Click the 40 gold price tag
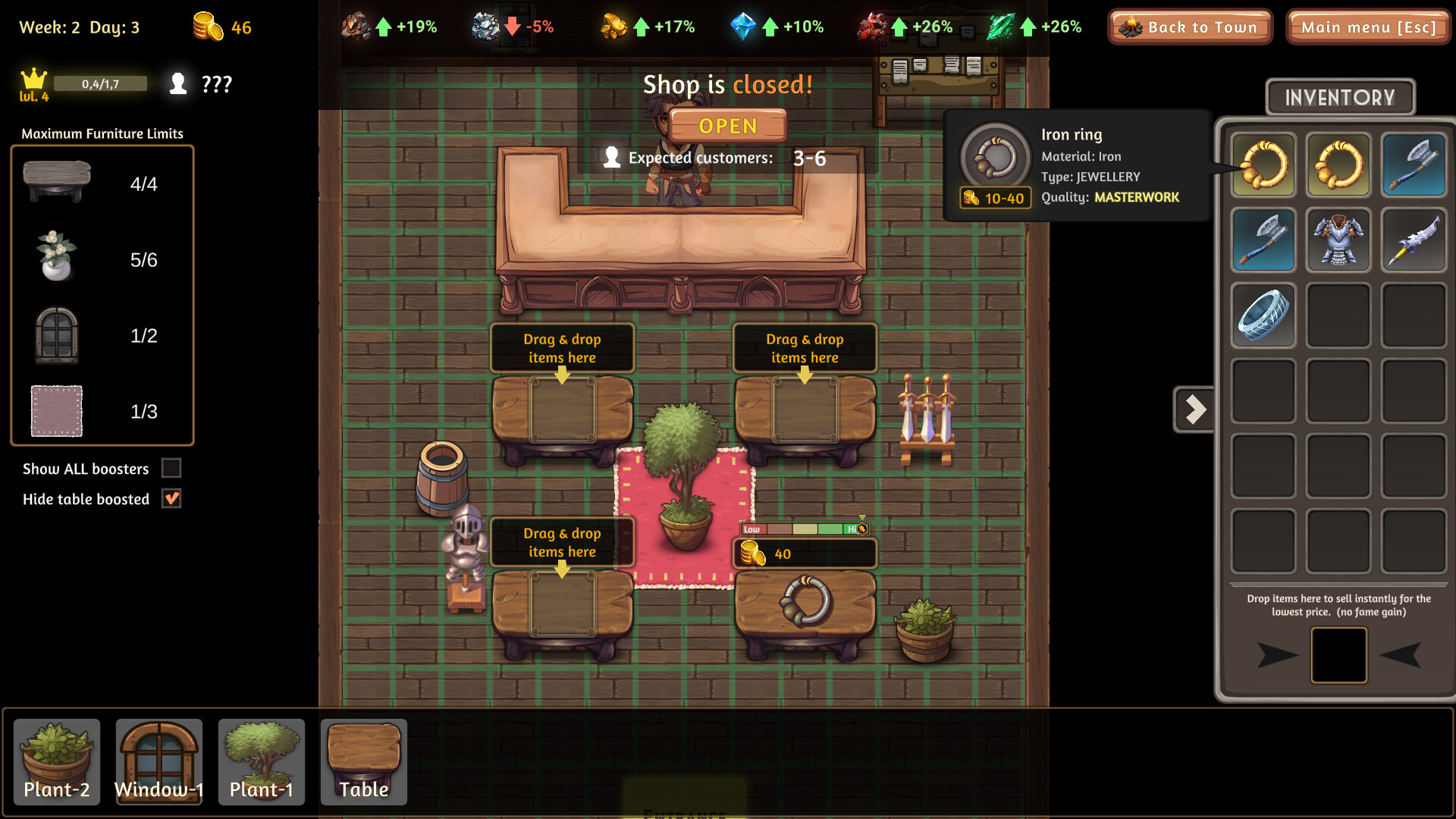 pos(804,554)
